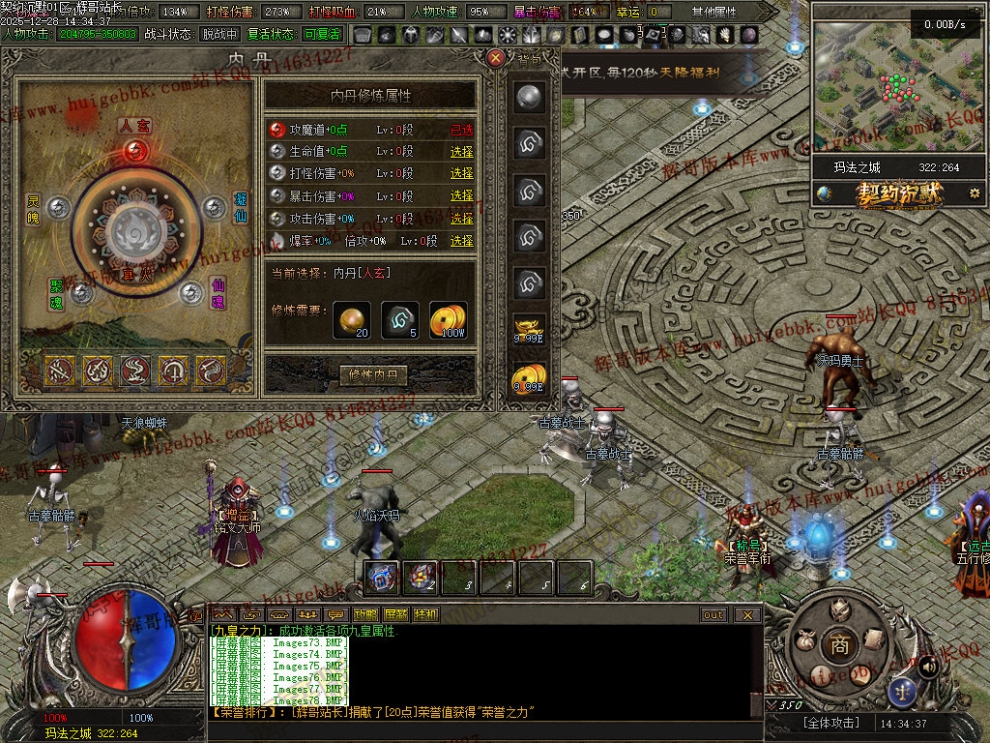990x743 pixels.
Task: Select the 凝仙 orb on the wheel
Action: (213, 207)
